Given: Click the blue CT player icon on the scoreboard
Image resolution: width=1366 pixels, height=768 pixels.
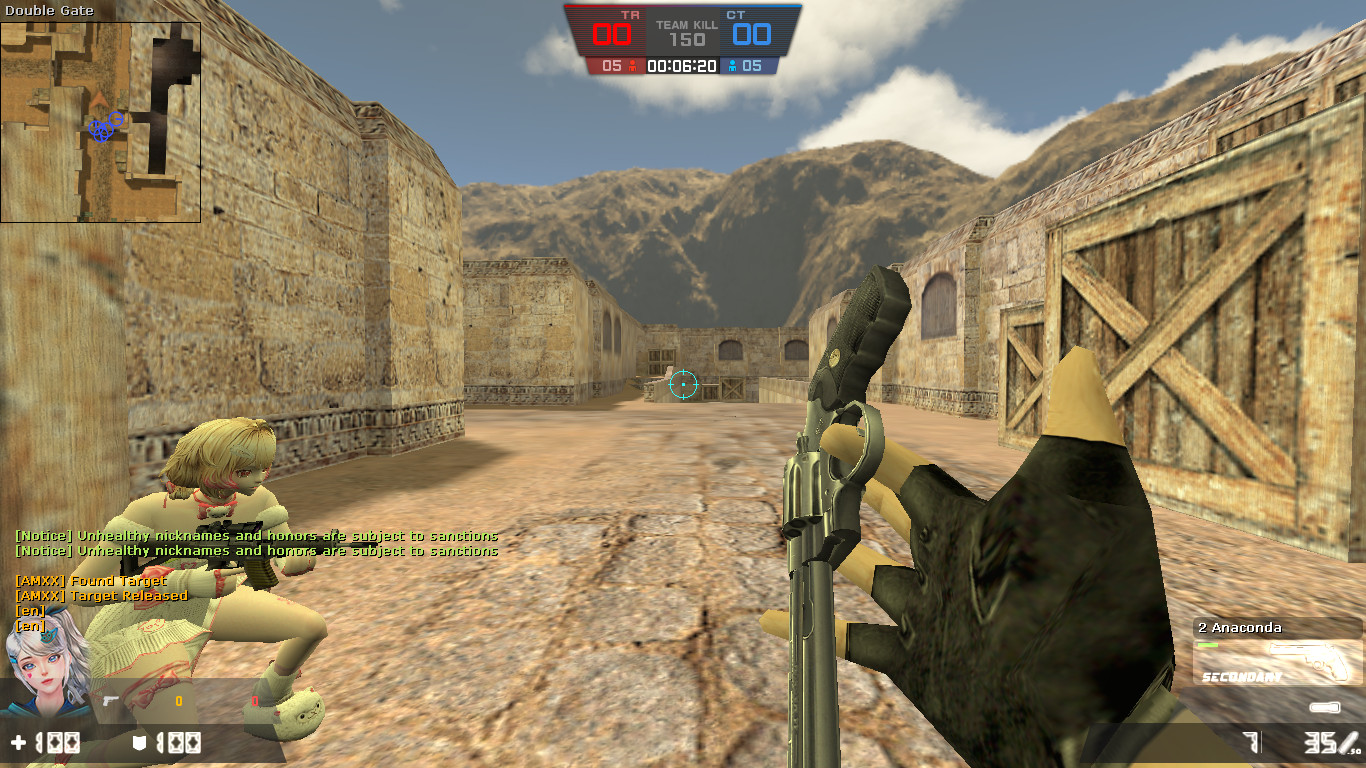Looking at the screenshot, I should pyautogui.click(x=732, y=67).
